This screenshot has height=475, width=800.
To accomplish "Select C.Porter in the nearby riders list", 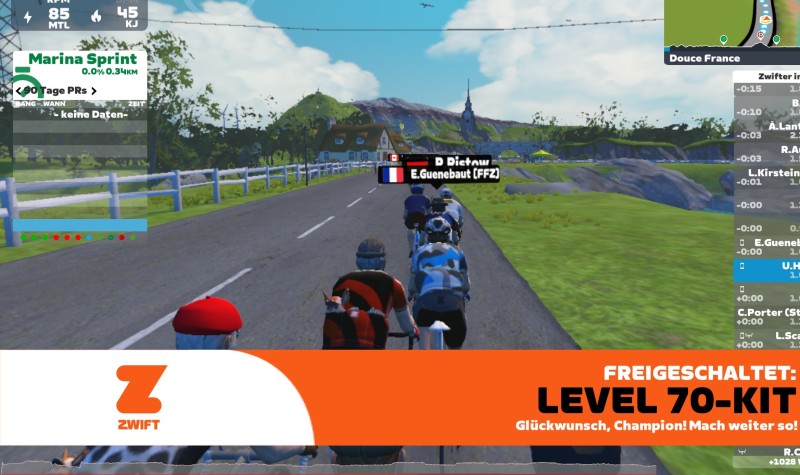I will click(768, 314).
